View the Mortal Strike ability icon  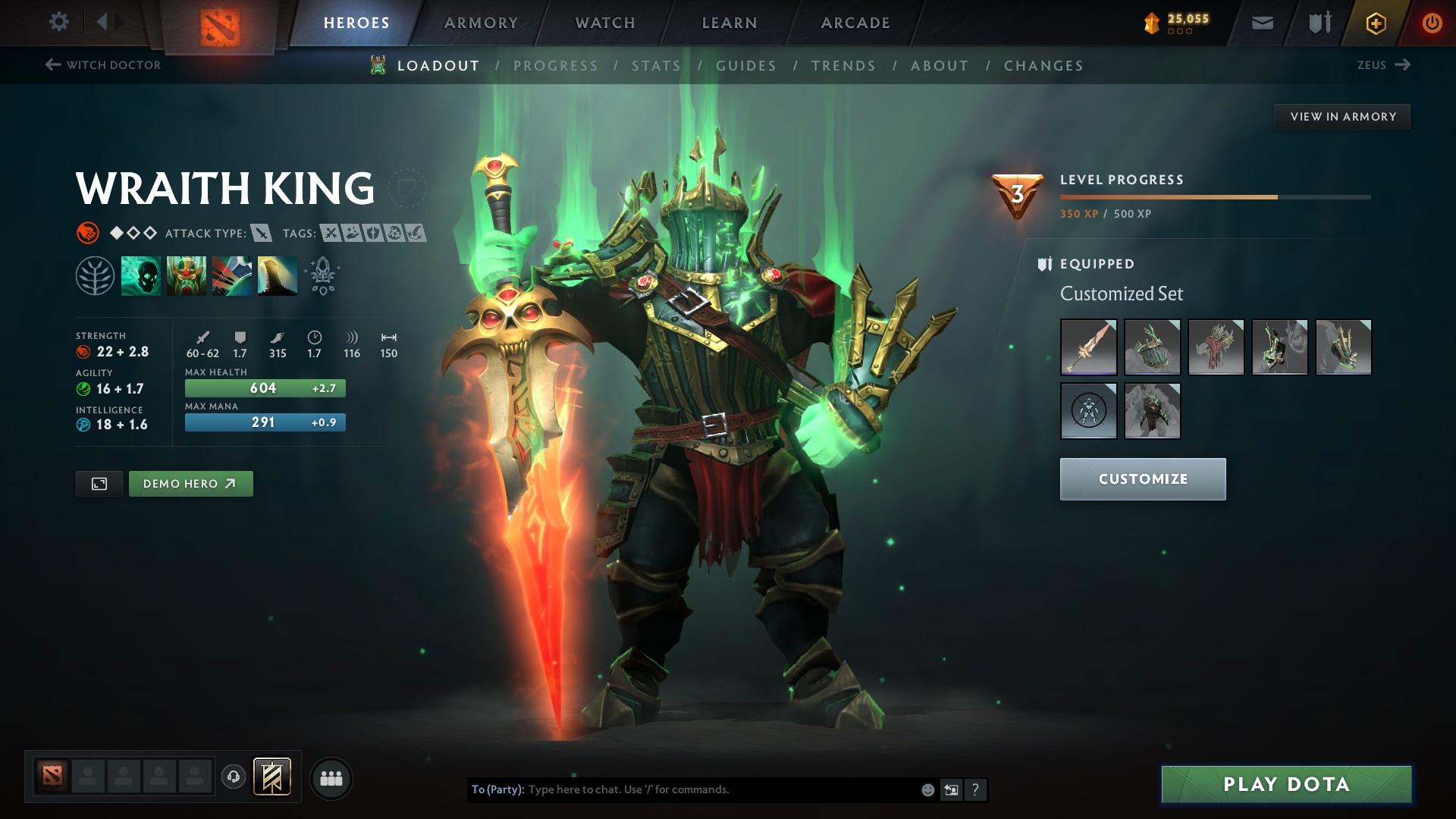[x=231, y=275]
